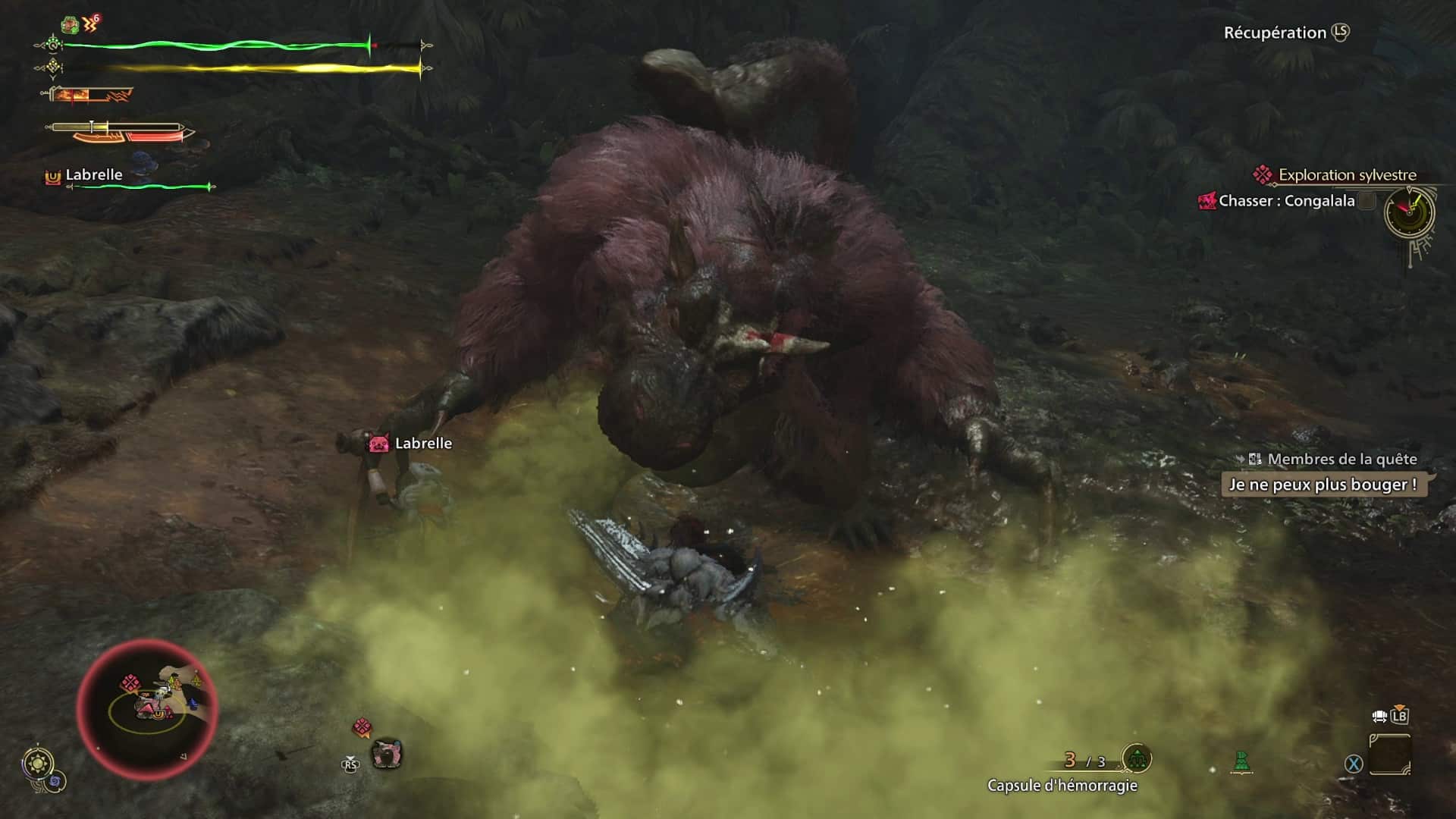Screen dimensions: 1456x819
Task: Select the red lightning counter showing 6
Action: click(x=93, y=21)
